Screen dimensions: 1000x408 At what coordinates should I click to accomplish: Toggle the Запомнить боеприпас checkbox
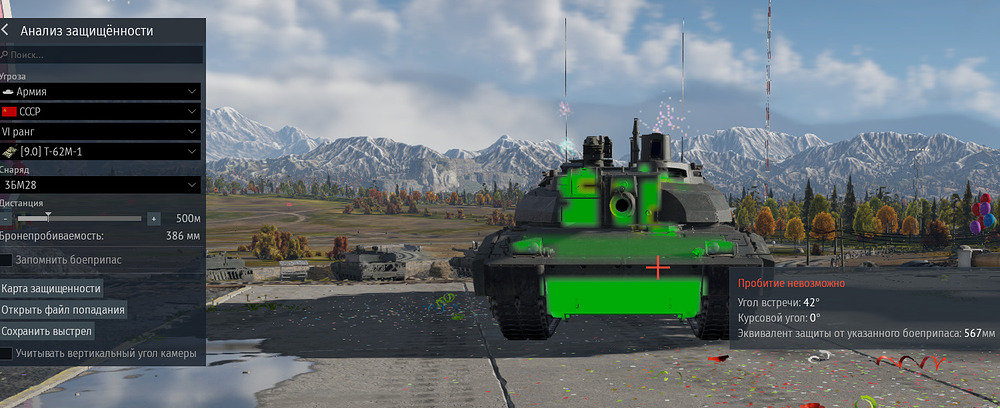[7, 260]
